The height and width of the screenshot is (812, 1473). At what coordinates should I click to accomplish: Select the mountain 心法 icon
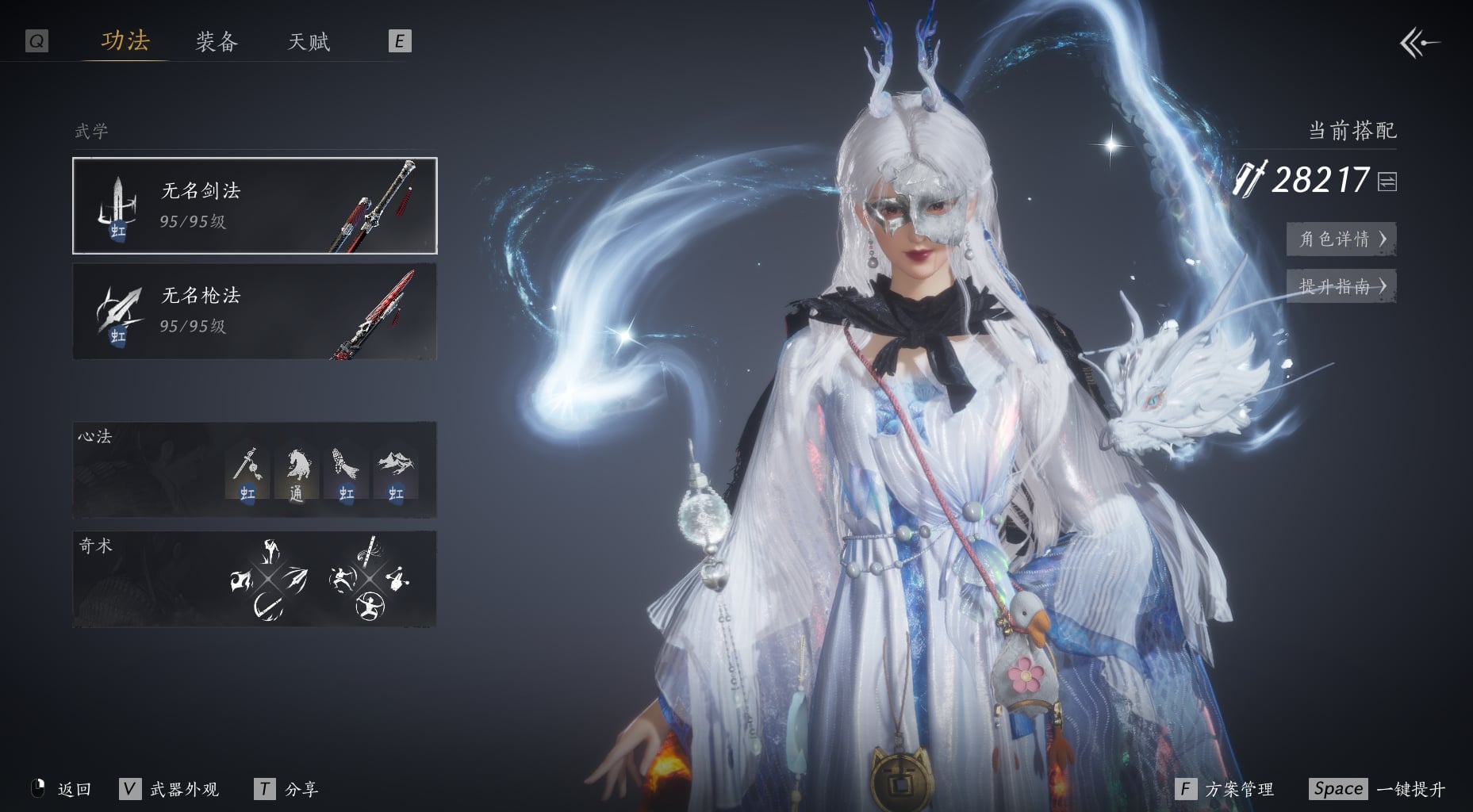coord(395,473)
